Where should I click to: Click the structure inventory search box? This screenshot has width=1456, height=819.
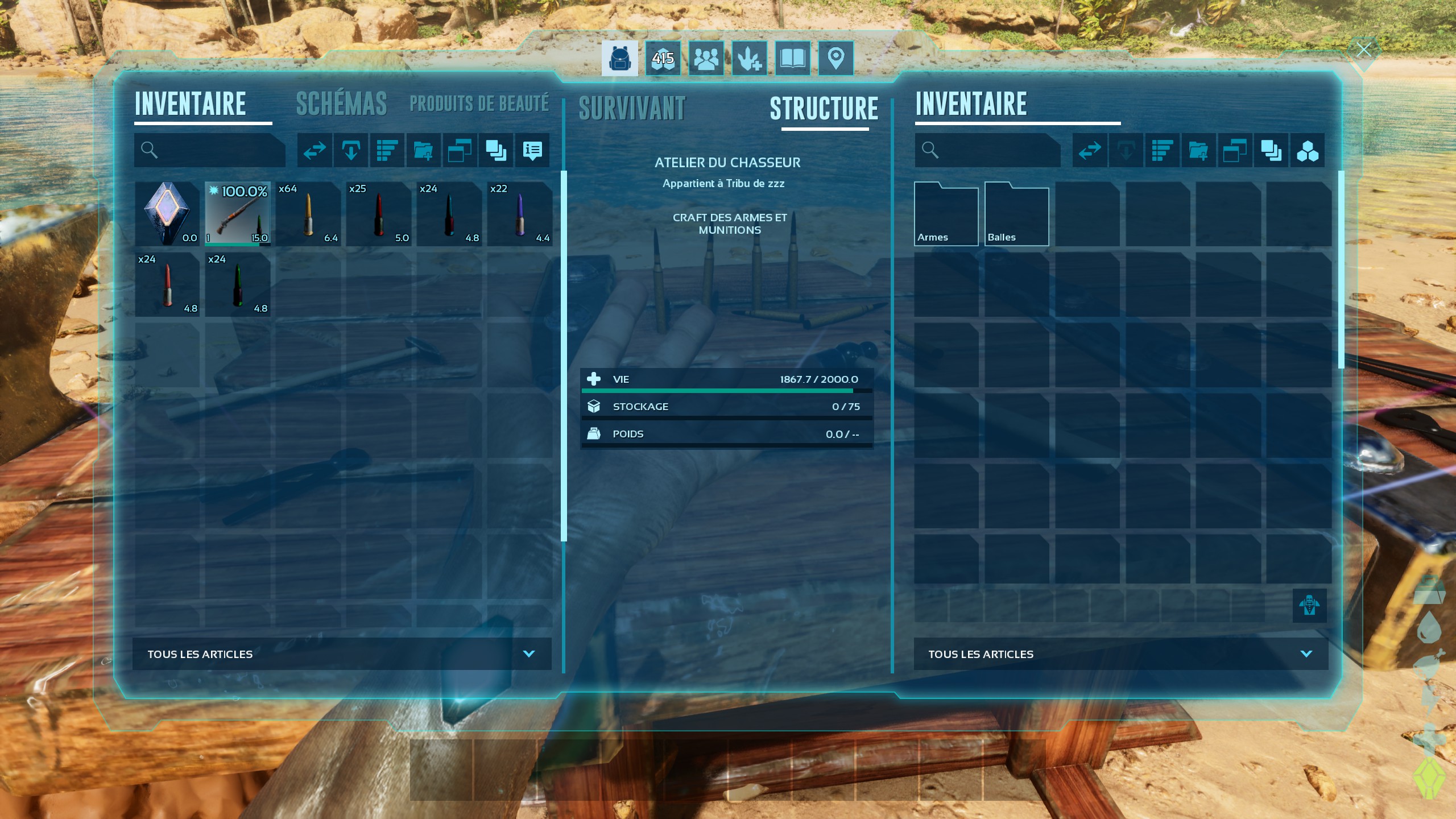[995, 150]
